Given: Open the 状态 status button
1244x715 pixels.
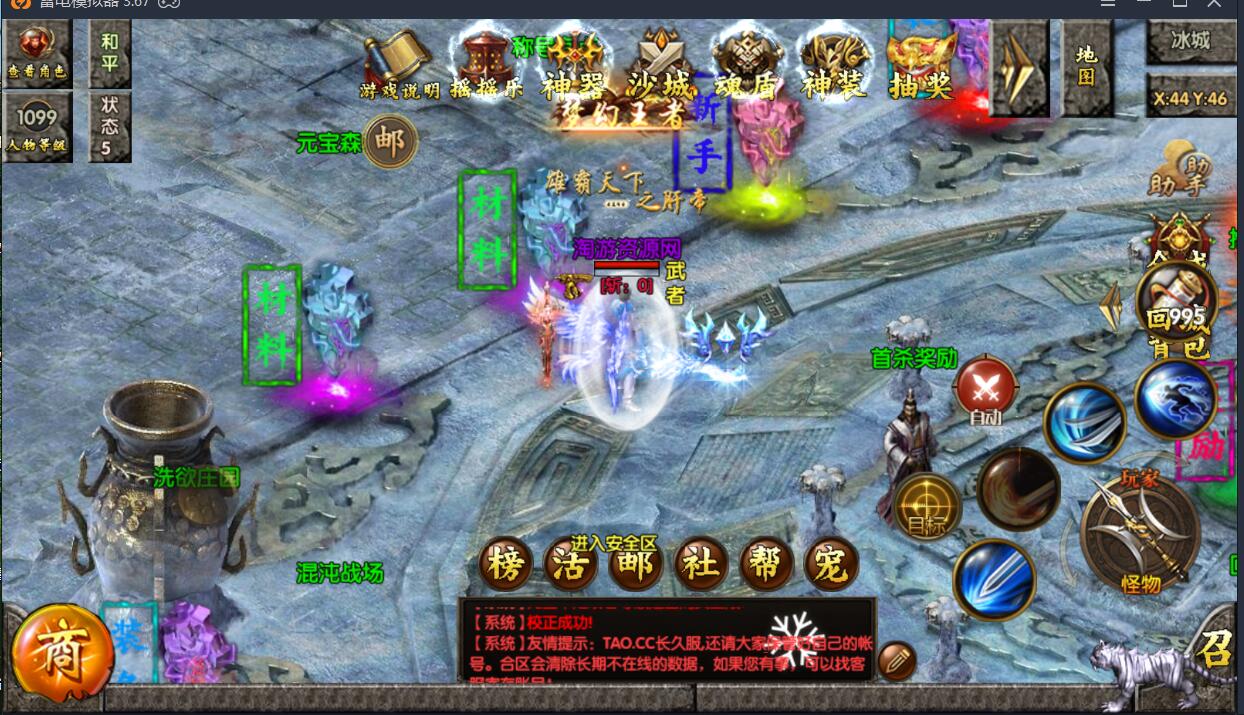Looking at the screenshot, I should (109, 126).
